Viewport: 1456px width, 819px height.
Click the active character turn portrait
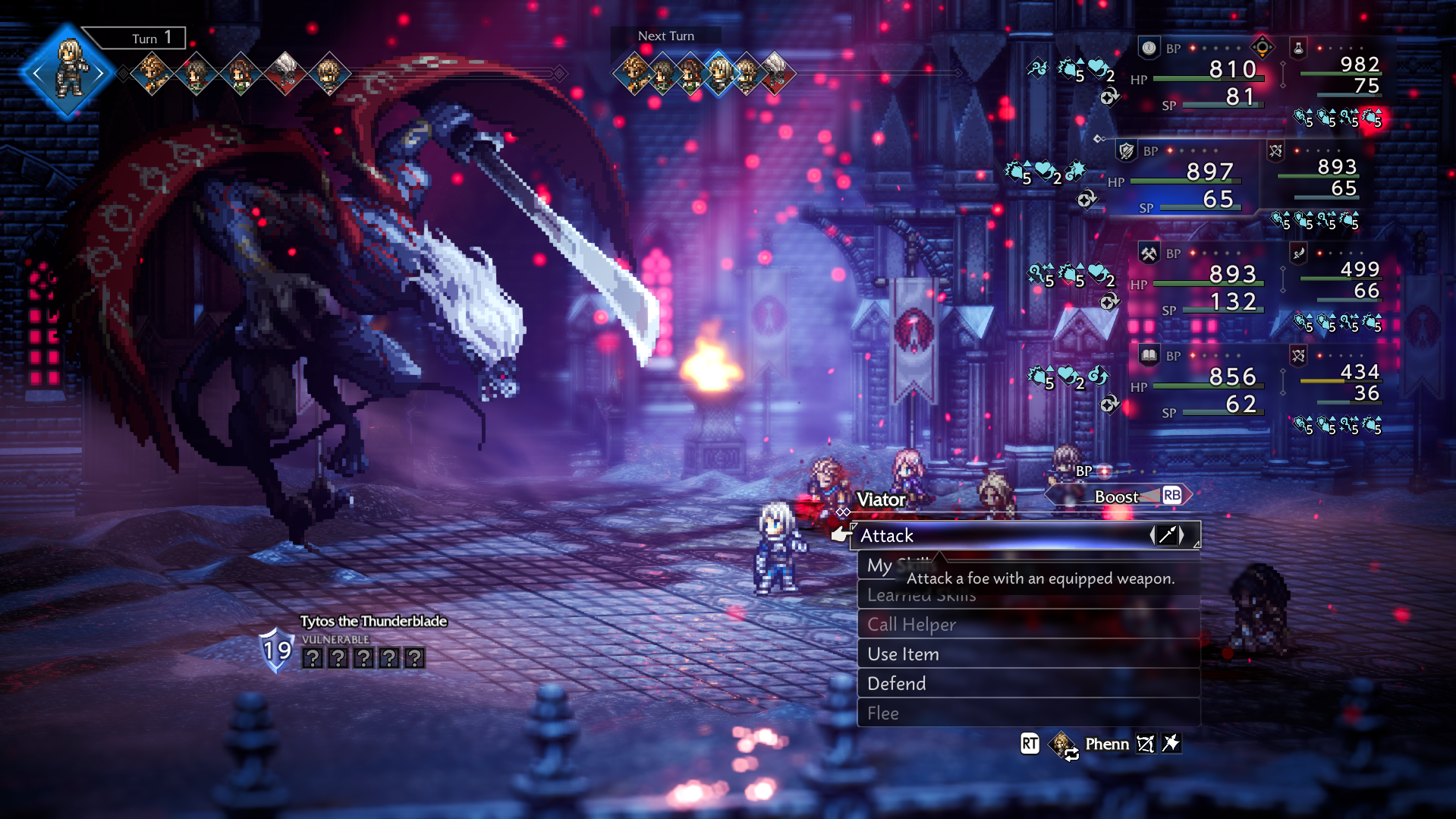pyautogui.click(x=69, y=72)
